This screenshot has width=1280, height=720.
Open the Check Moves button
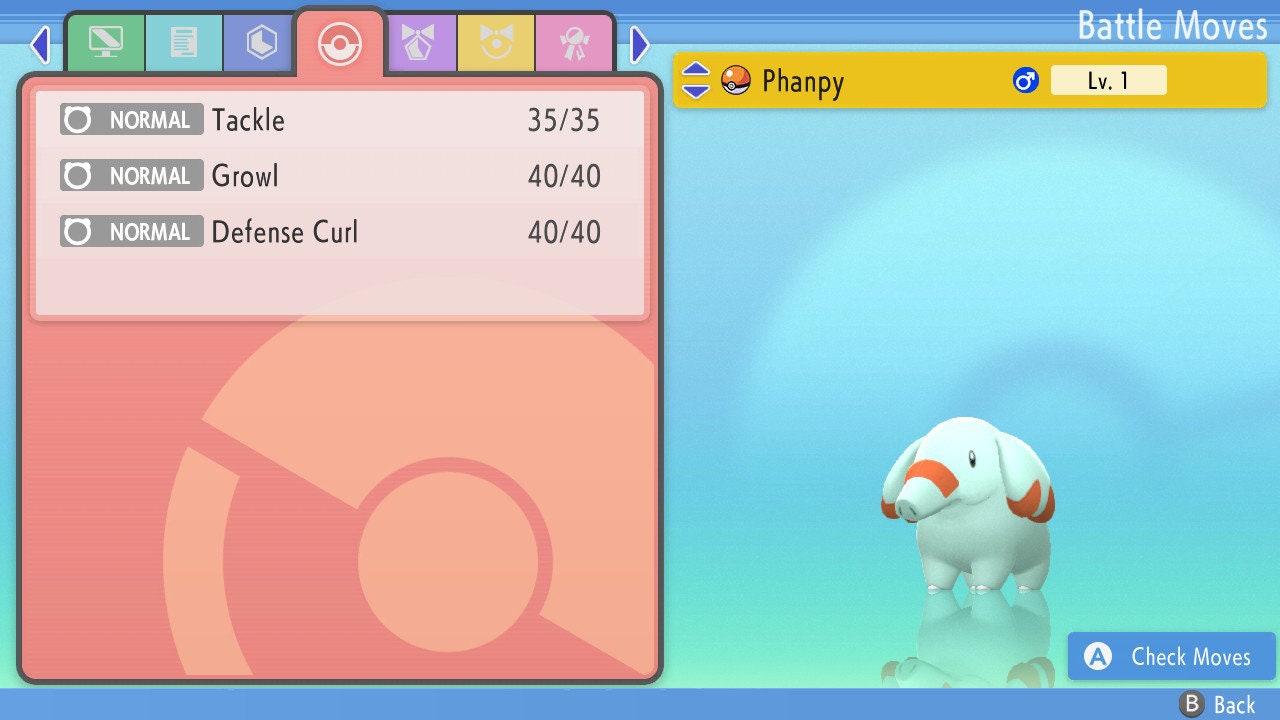(x=1171, y=656)
